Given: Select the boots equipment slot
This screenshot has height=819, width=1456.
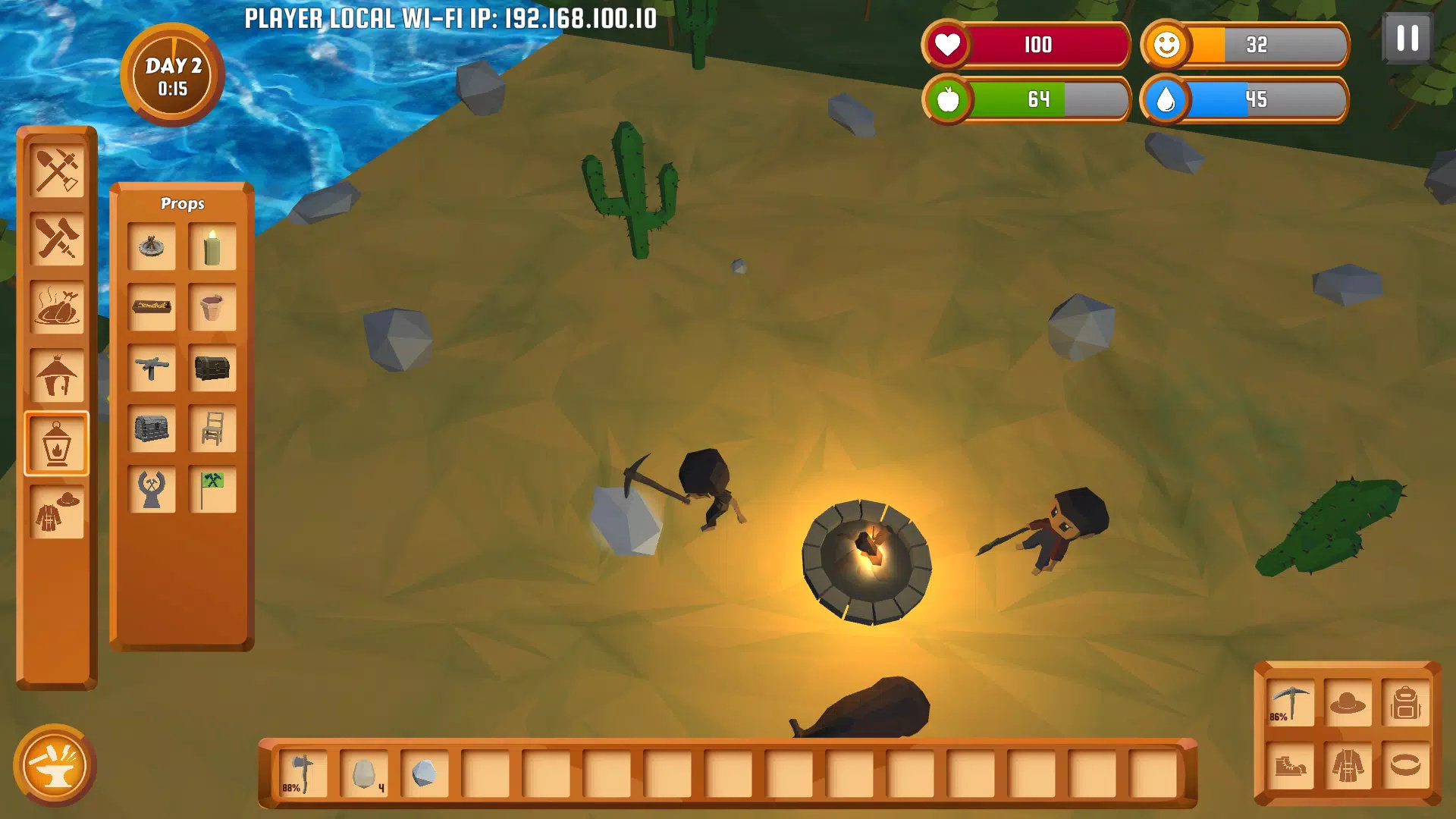Looking at the screenshot, I should 1290,766.
